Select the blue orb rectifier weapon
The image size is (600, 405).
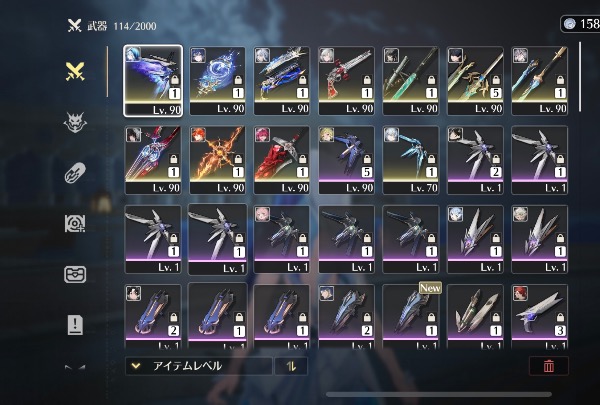tap(217, 80)
